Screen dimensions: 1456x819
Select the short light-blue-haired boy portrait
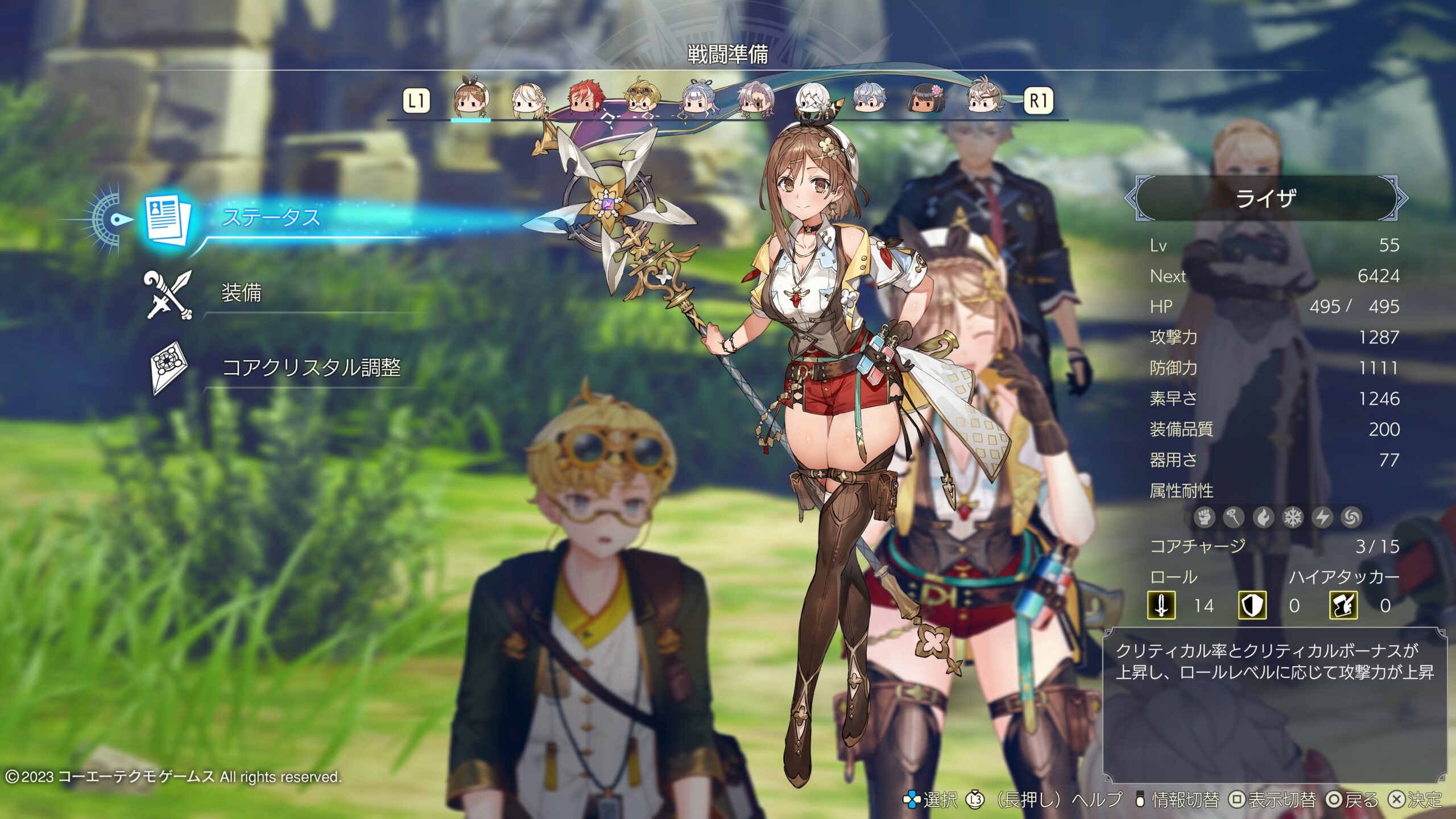869,100
